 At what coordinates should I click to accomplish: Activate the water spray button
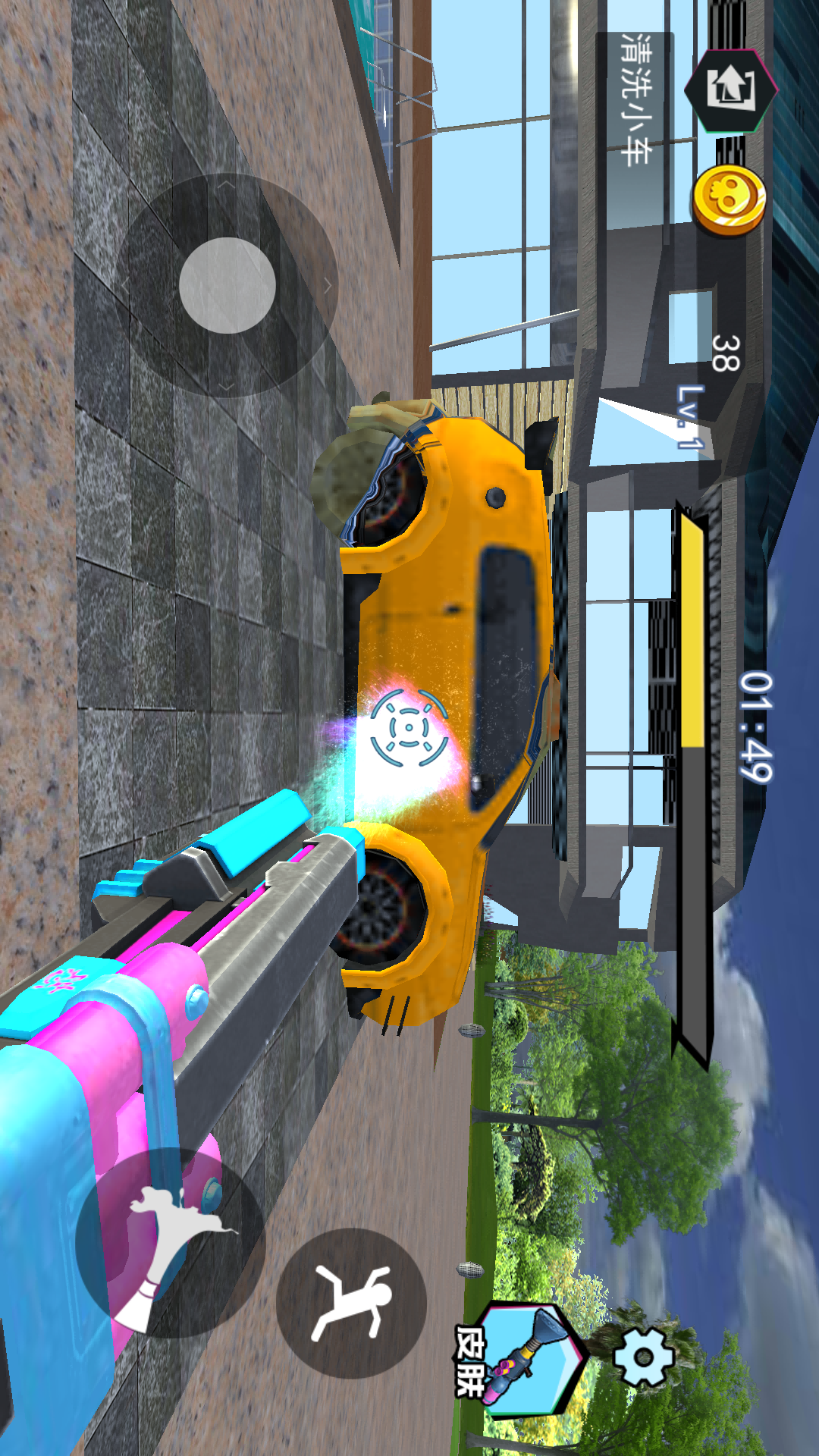(171, 1242)
